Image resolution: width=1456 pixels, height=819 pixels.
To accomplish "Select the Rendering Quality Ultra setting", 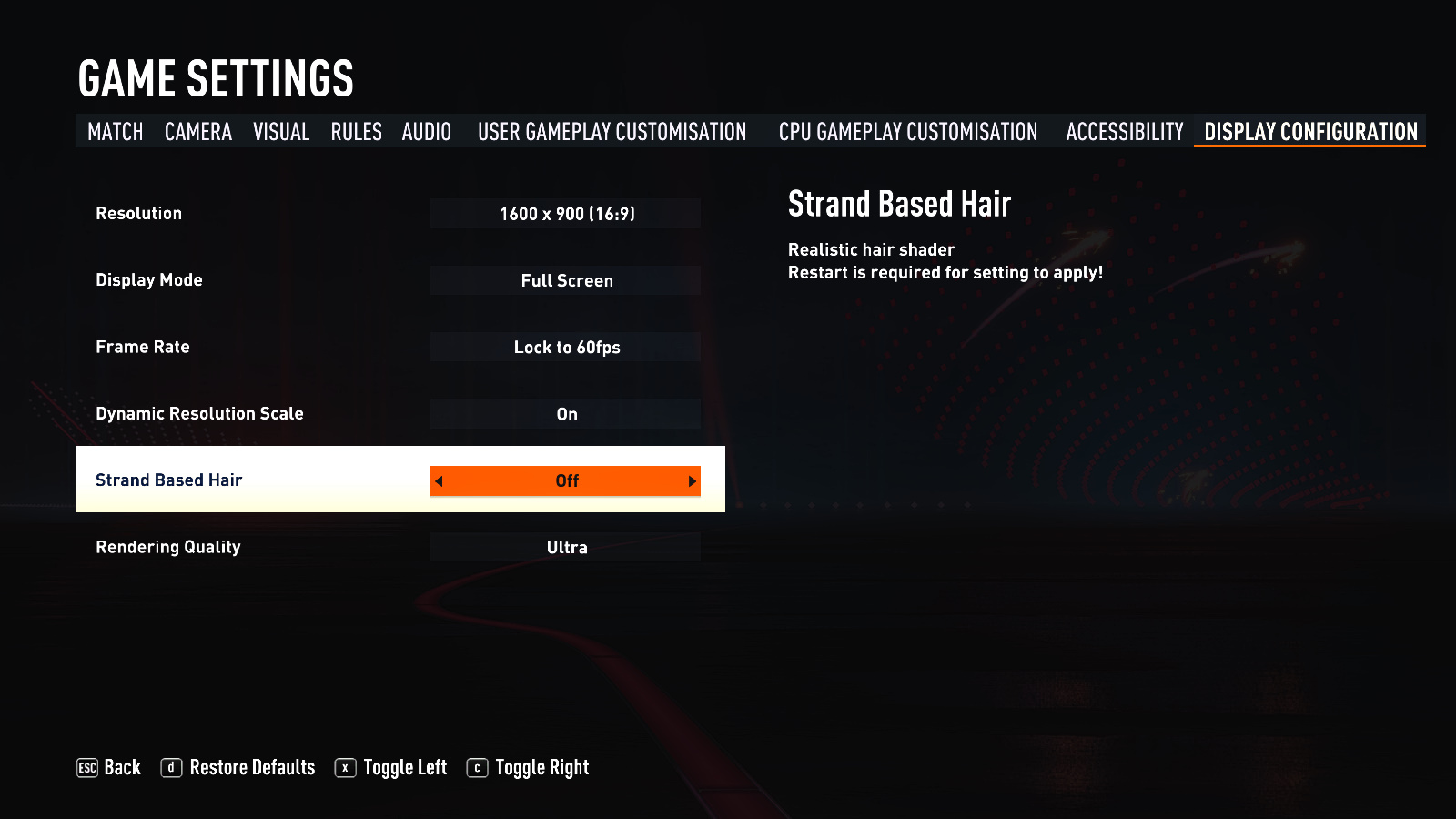I will pos(565,547).
